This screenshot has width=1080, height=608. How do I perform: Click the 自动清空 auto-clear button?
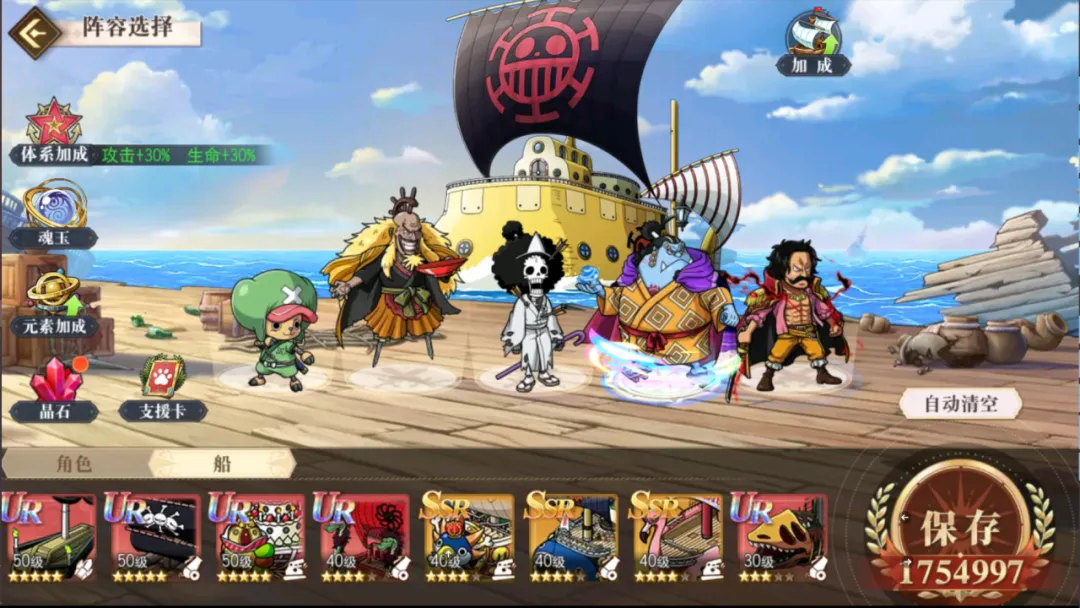coord(960,404)
